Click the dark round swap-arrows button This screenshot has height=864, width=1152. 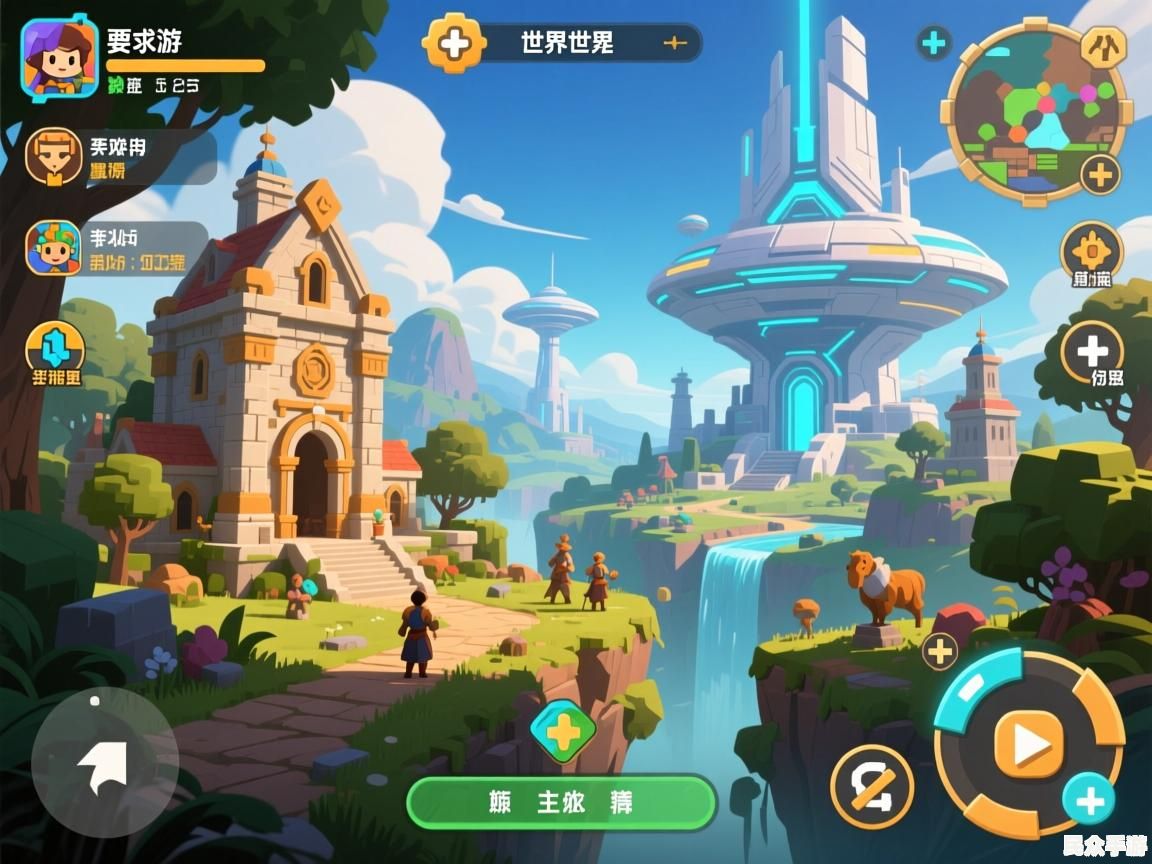pos(872,787)
